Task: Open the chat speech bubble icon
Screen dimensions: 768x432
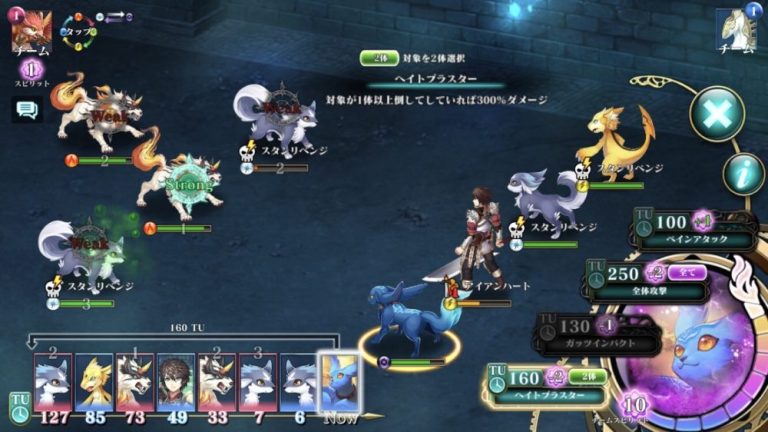Action: pyautogui.click(x=27, y=110)
